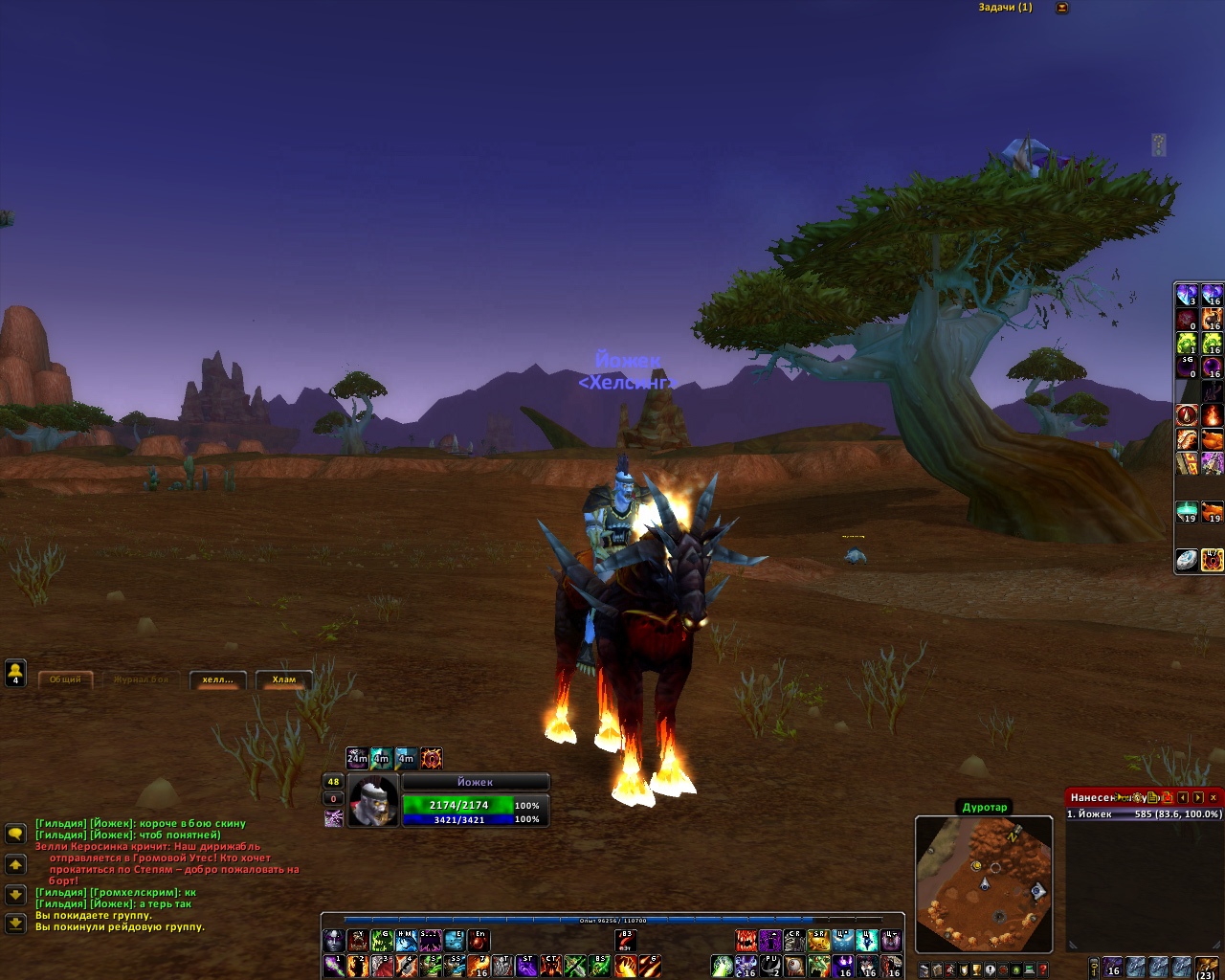Close the damage meter window
Image resolution: width=1225 pixels, height=980 pixels.
coord(1214,797)
